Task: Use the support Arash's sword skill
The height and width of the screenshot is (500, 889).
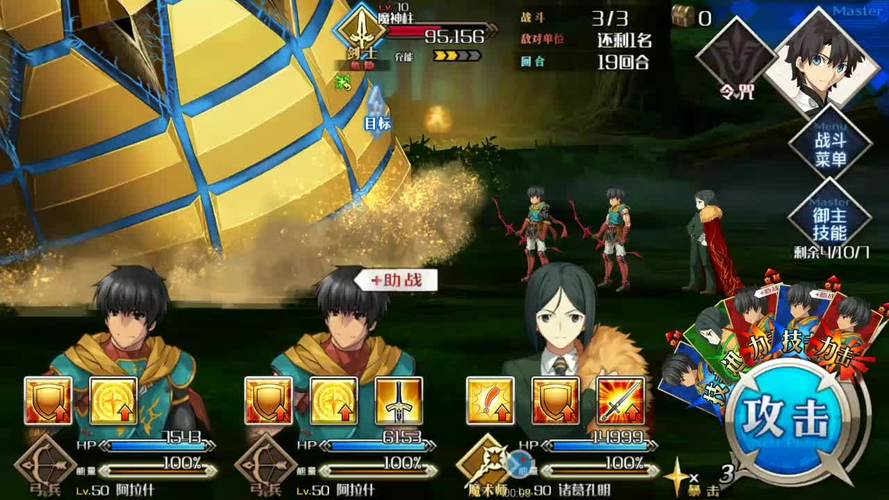Action: [x=398, y=401]
